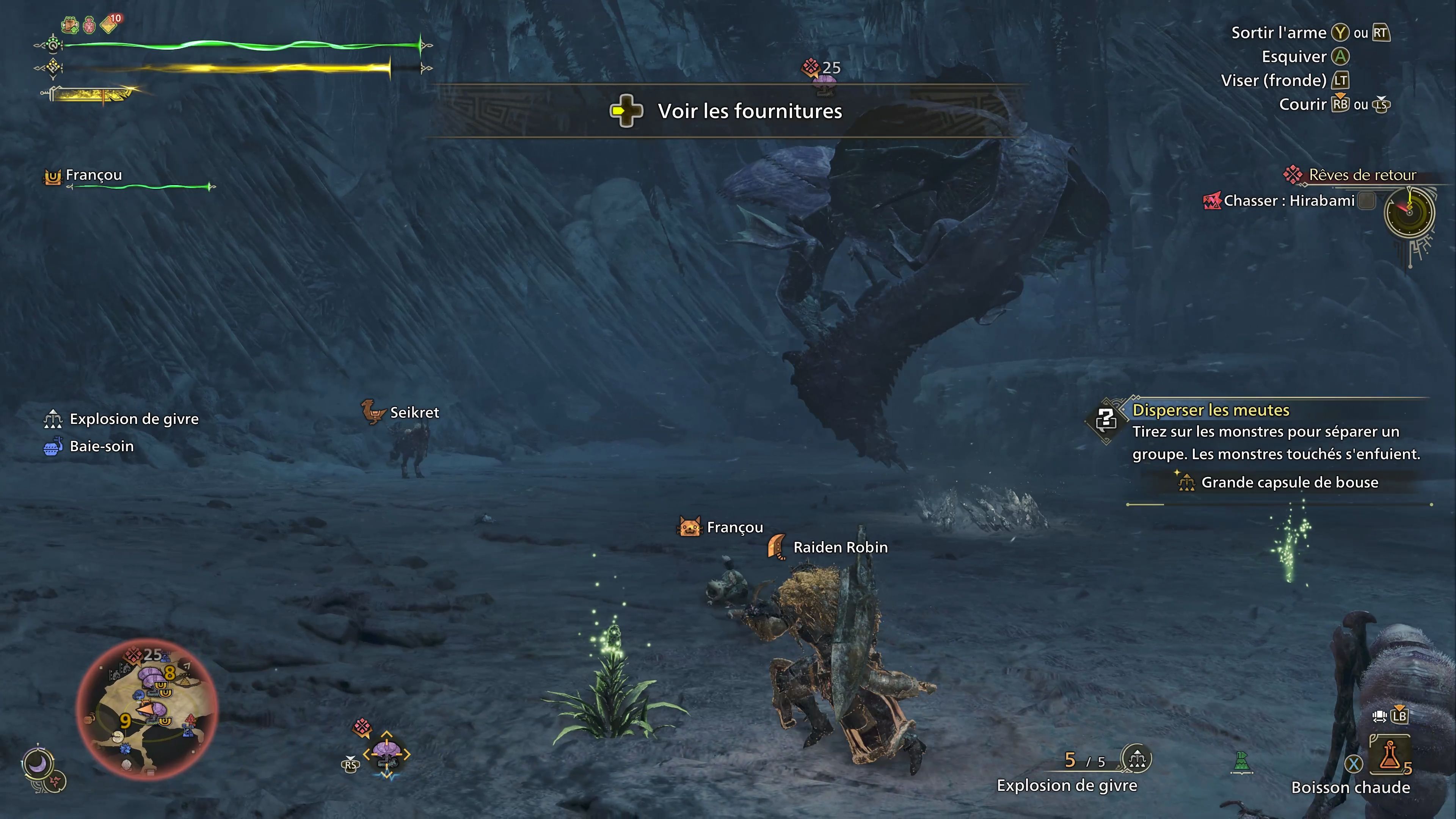This screenshot has width=1456, height=819.
Task: Click the monster icon next to Chasser : Hirabami
Action: [x=1213, y=201]
